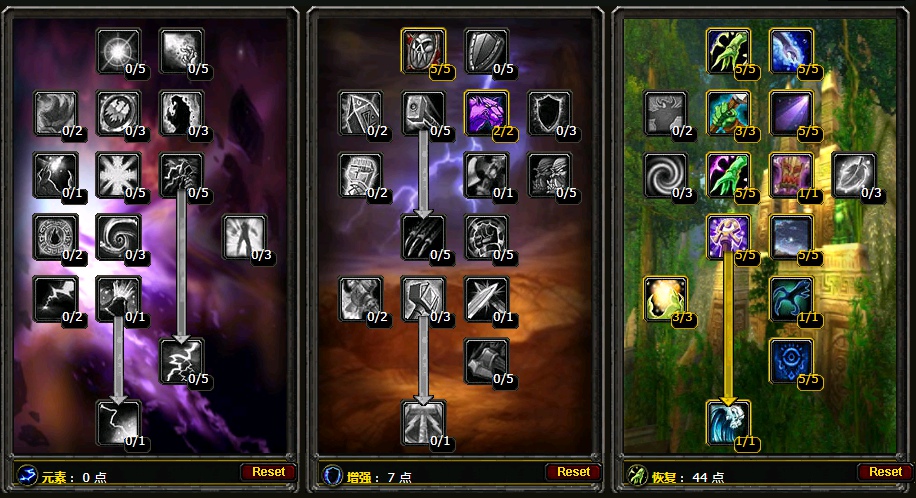916x498 pixels.
Task: Click the Nature's Guidance spiral talent (0/3)
Action: coord(665,174)
